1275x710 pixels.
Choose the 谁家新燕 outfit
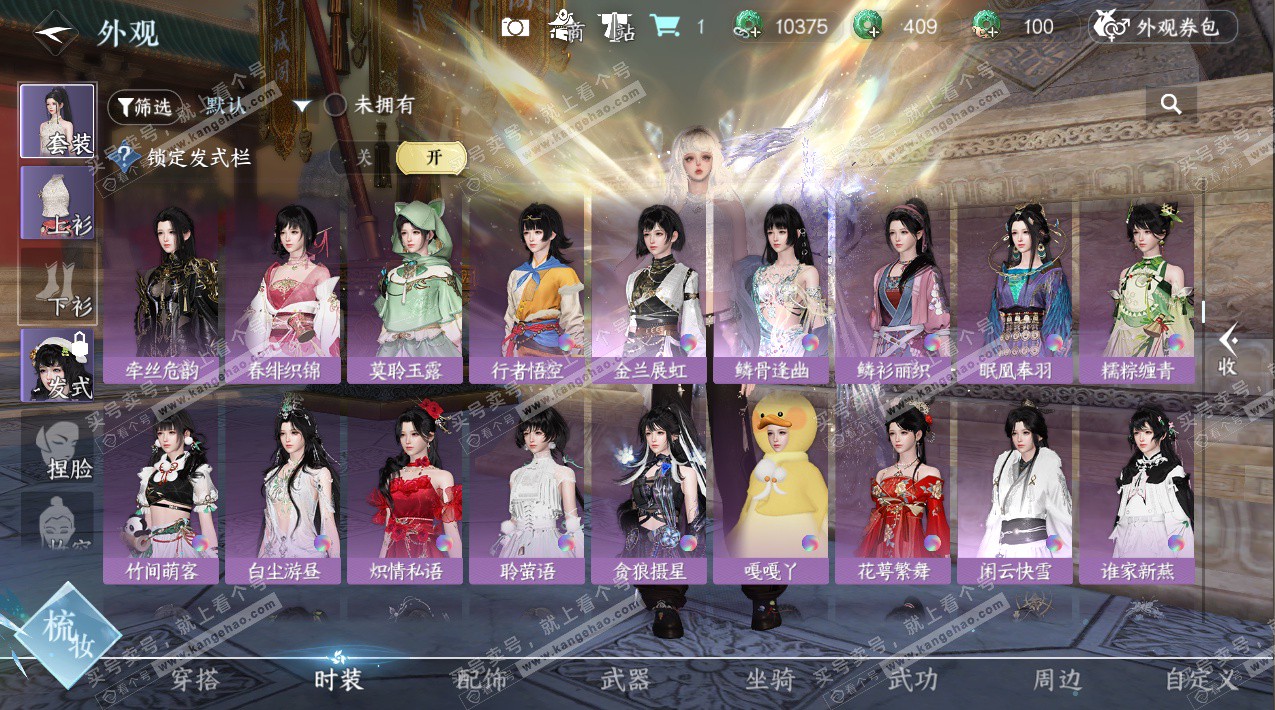(x=1137, y=492)
